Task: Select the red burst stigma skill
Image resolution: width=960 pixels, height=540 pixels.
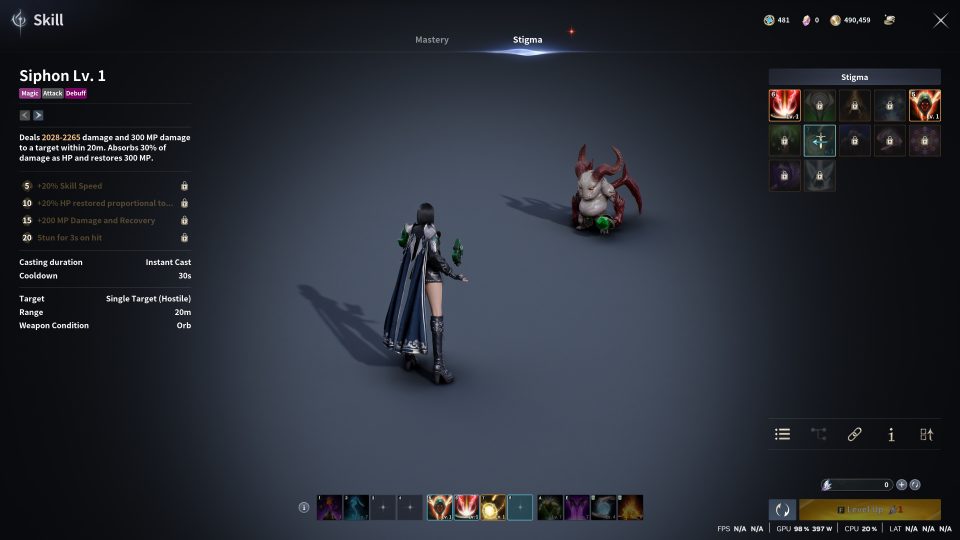Action: click(785, 105)
